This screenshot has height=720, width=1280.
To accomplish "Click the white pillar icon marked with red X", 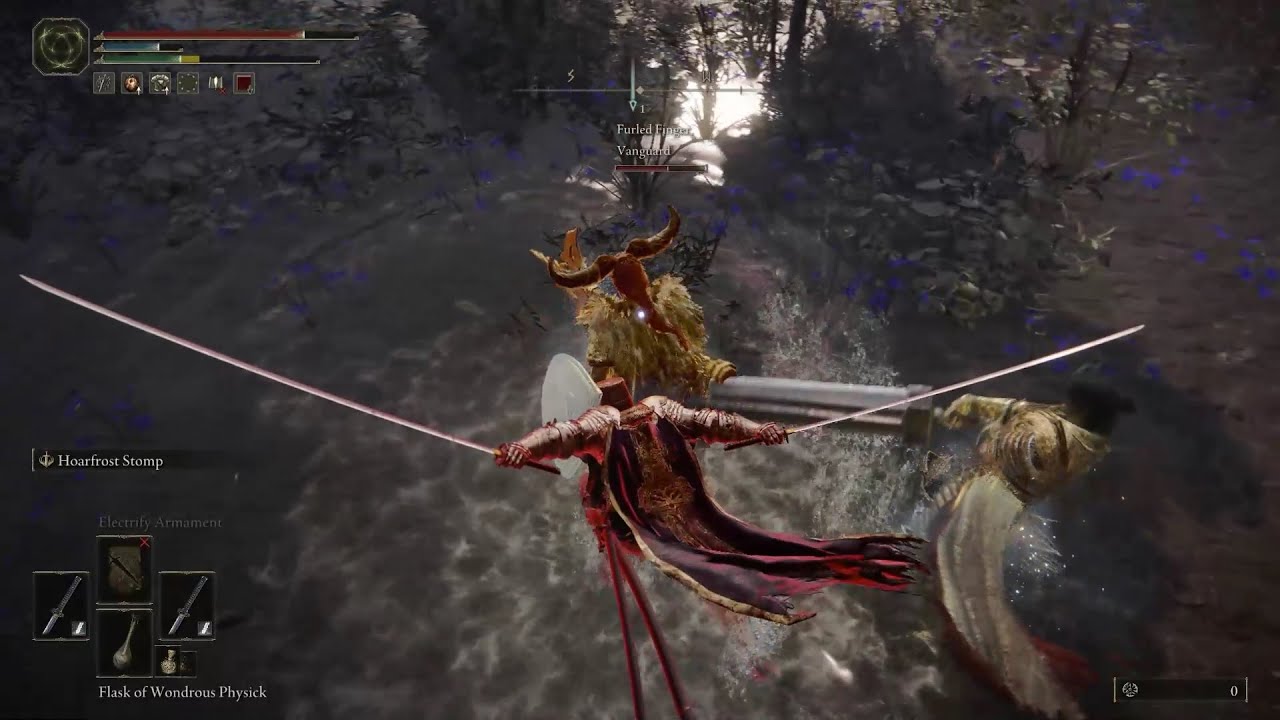I will coord(215,83).
